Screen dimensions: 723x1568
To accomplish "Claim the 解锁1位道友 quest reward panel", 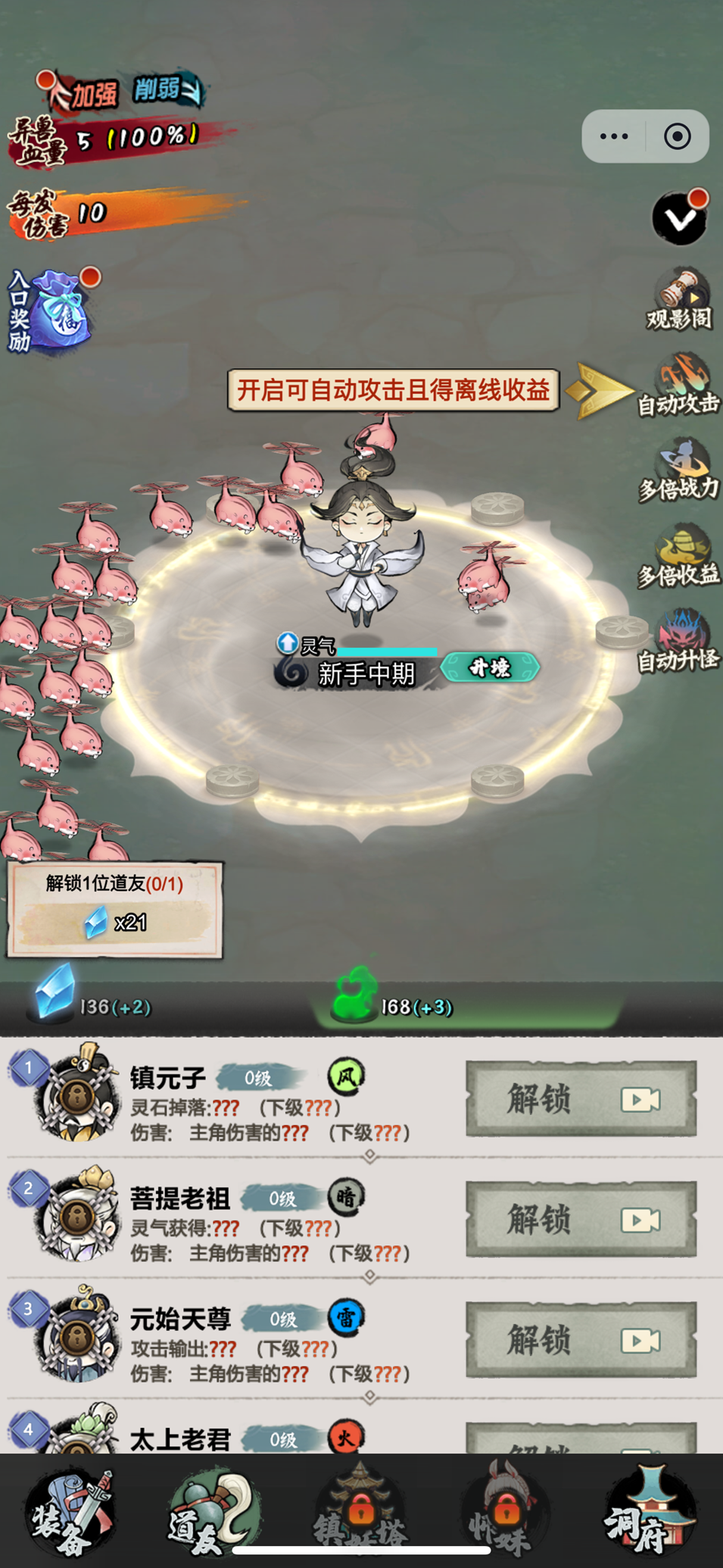I will pos(114,909).
